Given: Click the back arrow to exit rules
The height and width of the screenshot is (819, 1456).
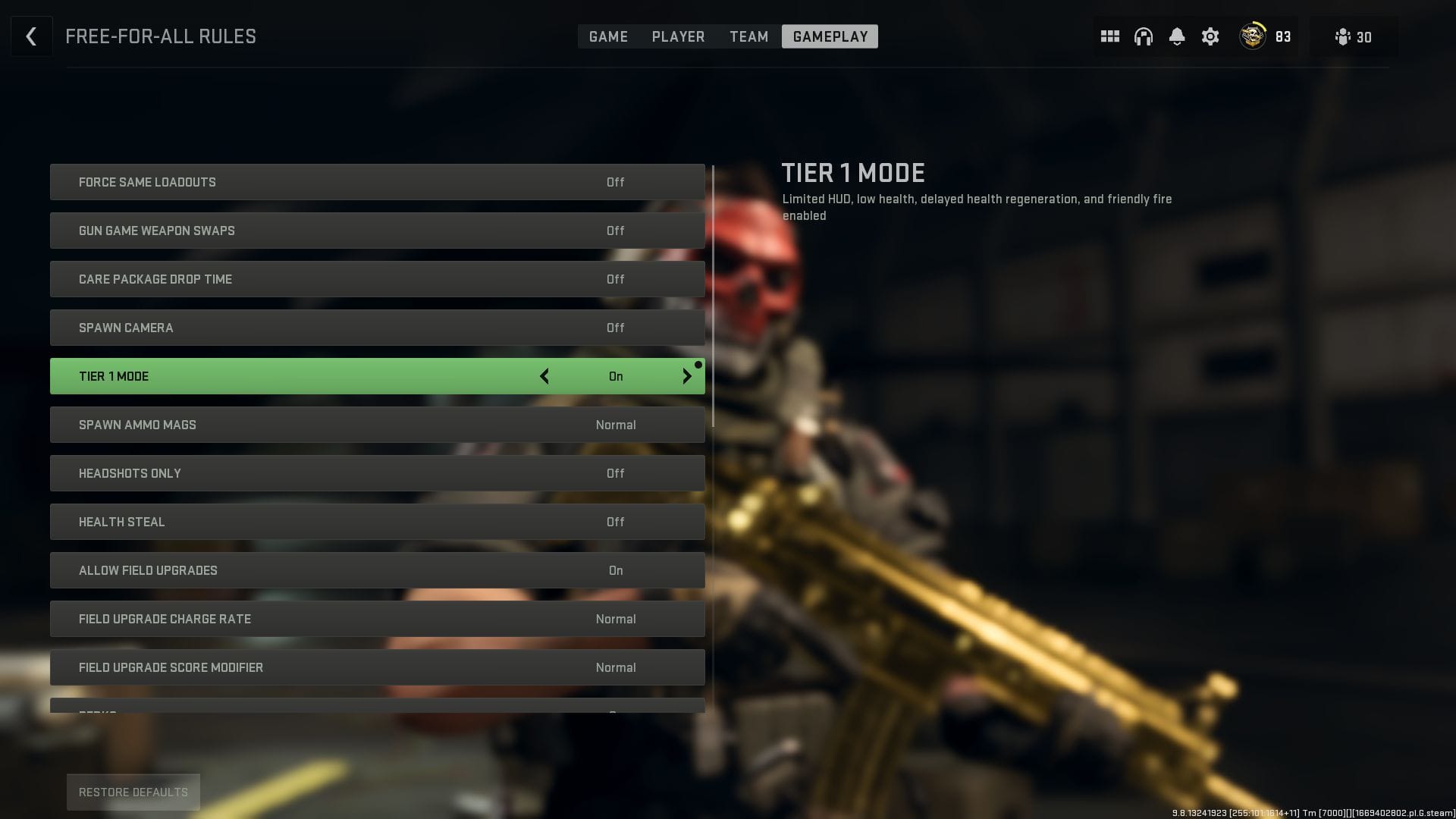Looking at the screenshot, I should click(x=31, y=36).
